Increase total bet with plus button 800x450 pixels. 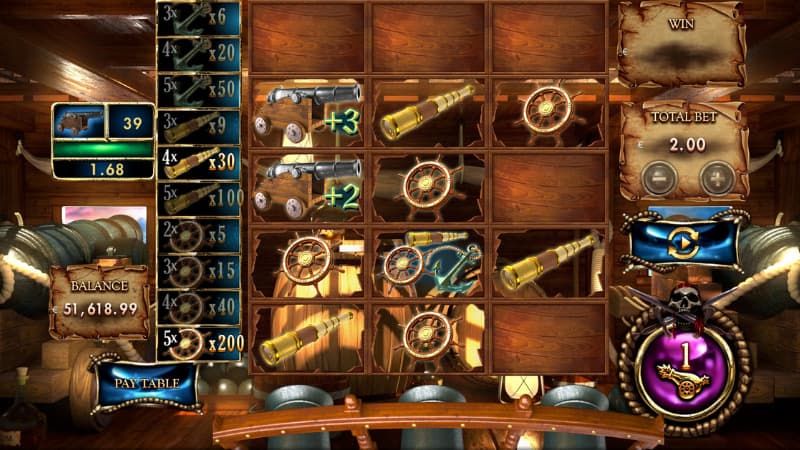716,179
